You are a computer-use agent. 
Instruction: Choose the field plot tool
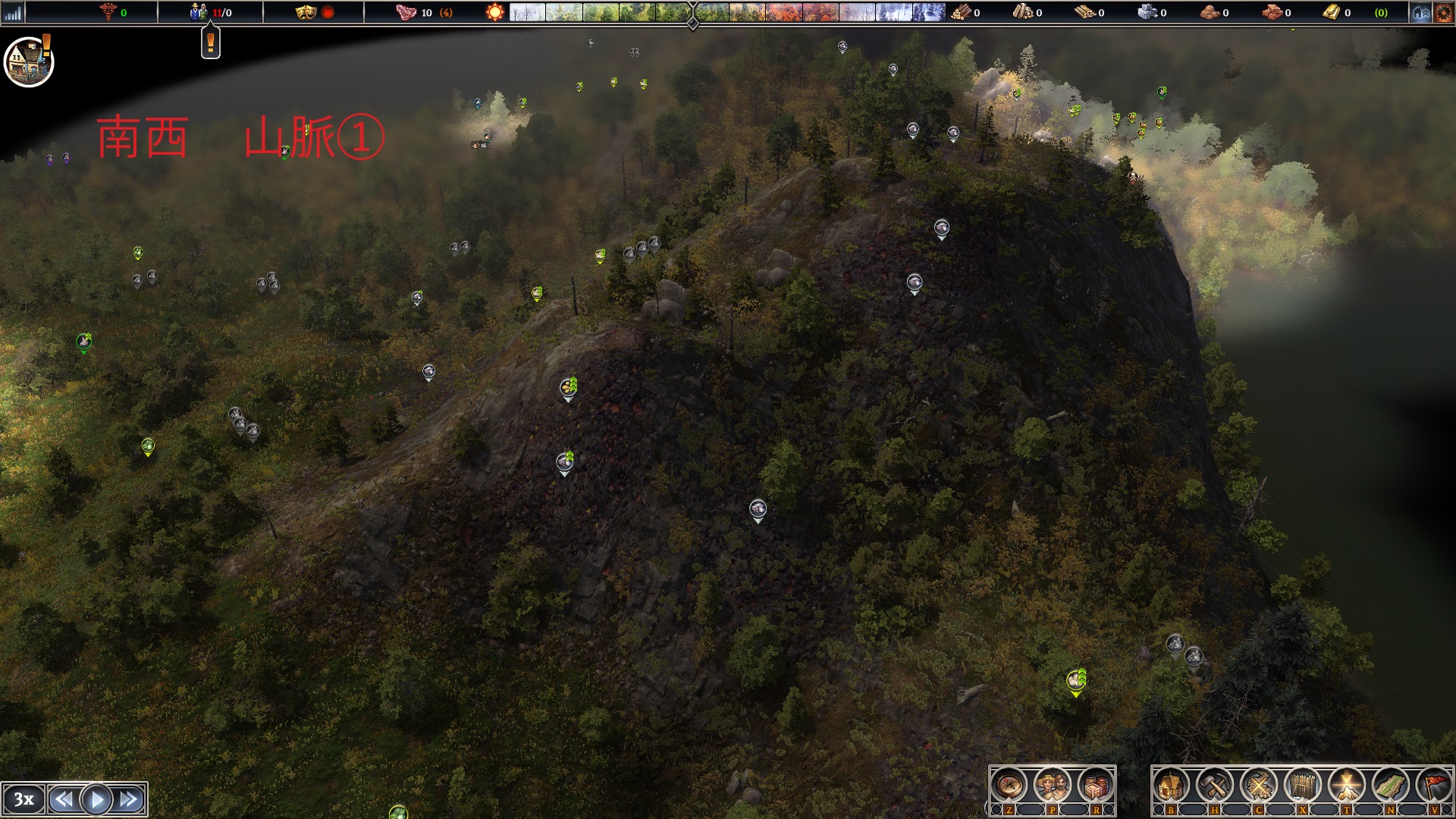(x=1390, y=785)
